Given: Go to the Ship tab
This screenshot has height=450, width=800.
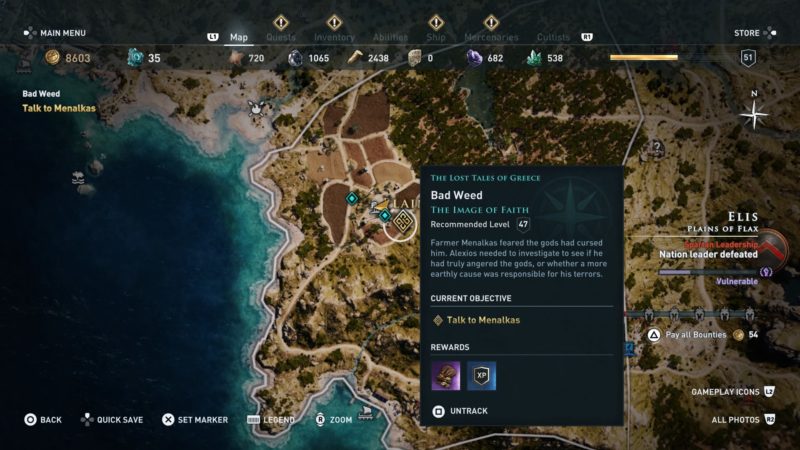Looking at the screenshot, I should click(x=437, y=37).
